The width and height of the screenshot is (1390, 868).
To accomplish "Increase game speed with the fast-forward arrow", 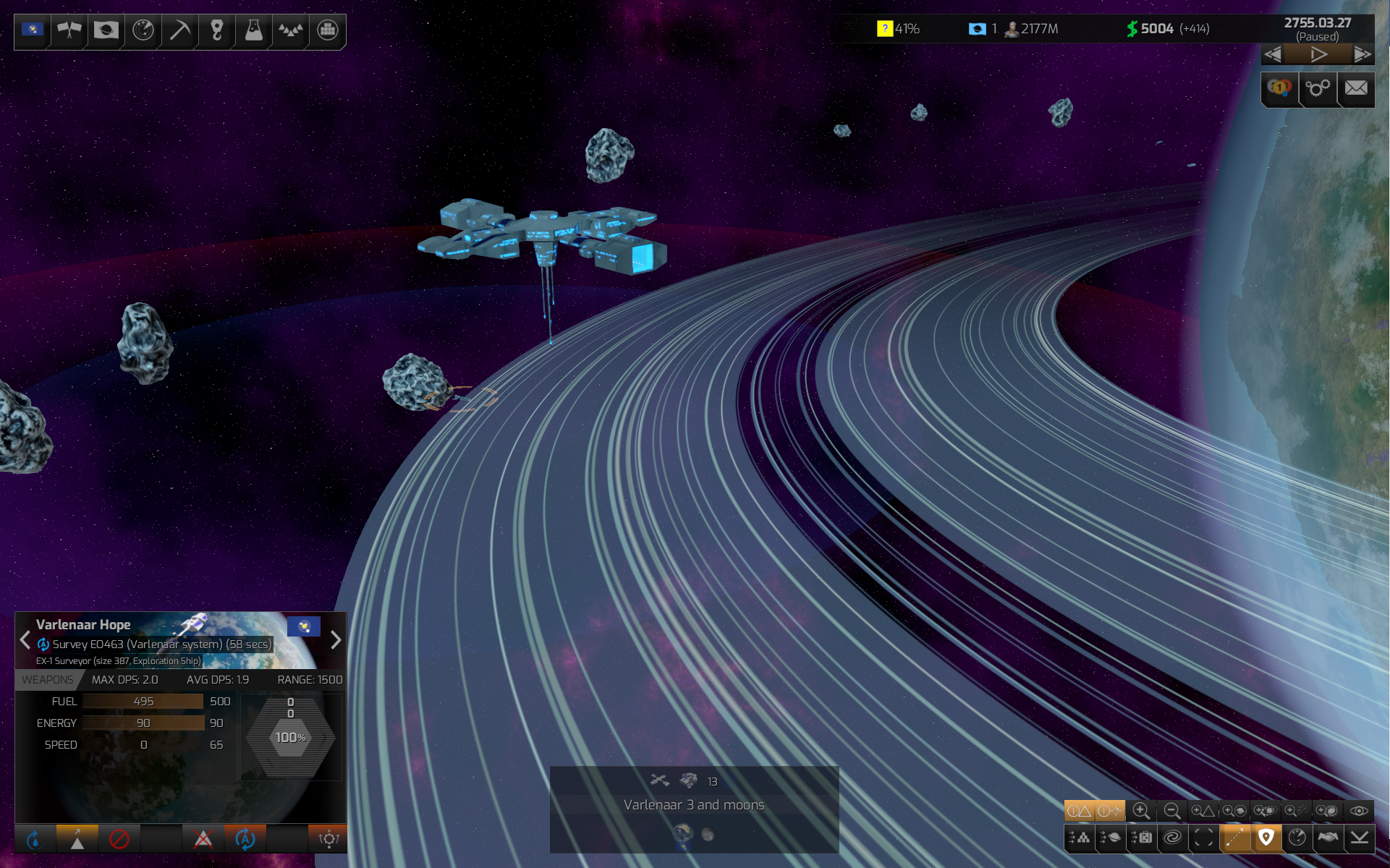I will point(1362,55).
